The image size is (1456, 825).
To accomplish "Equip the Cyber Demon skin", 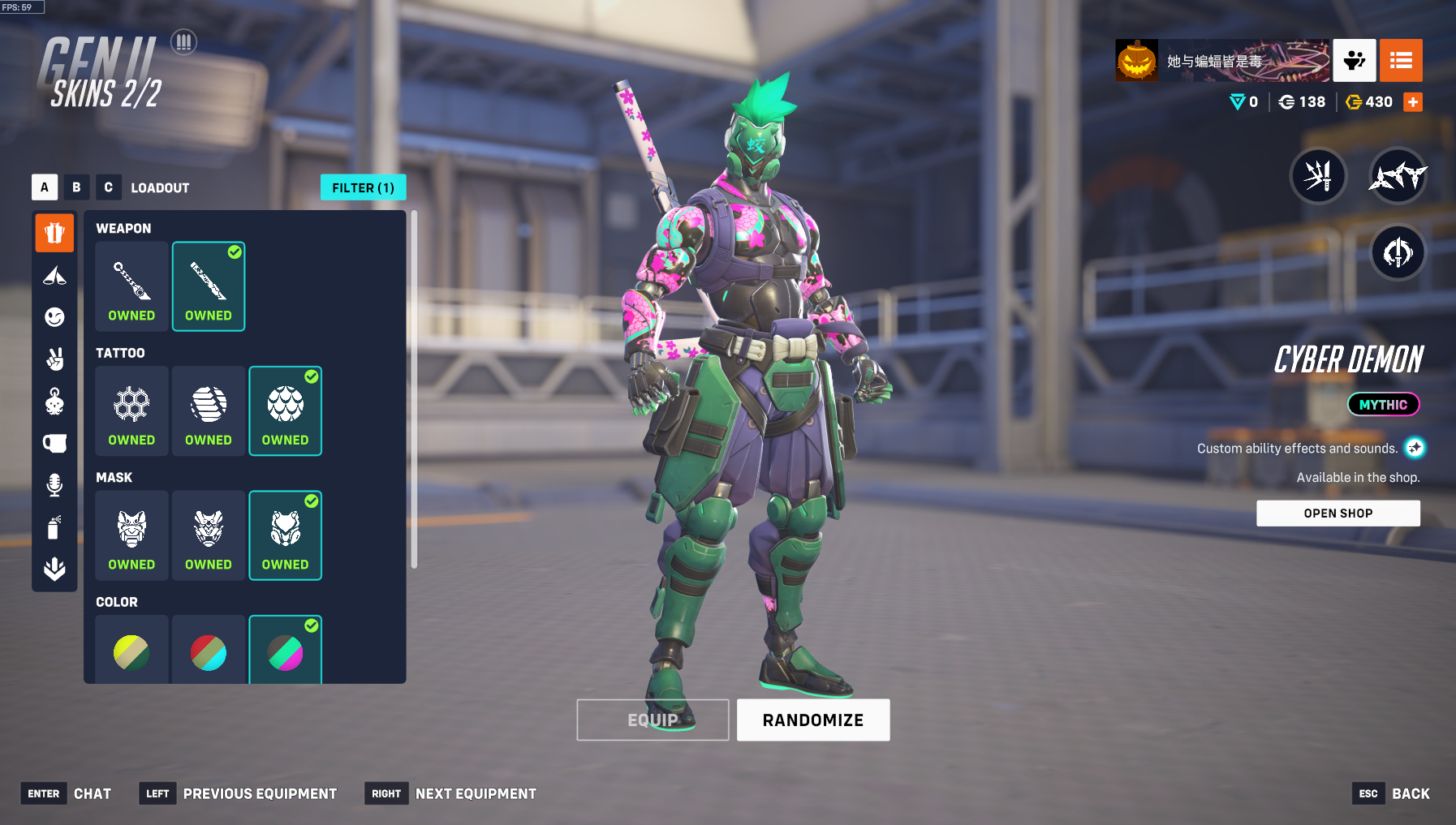I will point(653,720).
